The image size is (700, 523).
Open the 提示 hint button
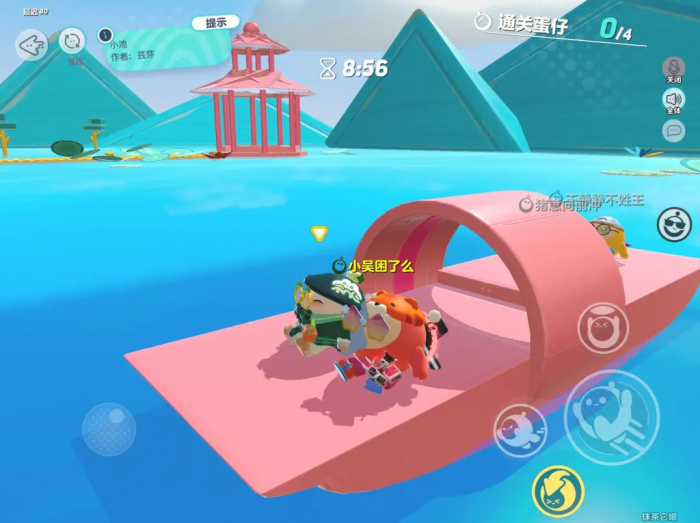tap(215, 22)
